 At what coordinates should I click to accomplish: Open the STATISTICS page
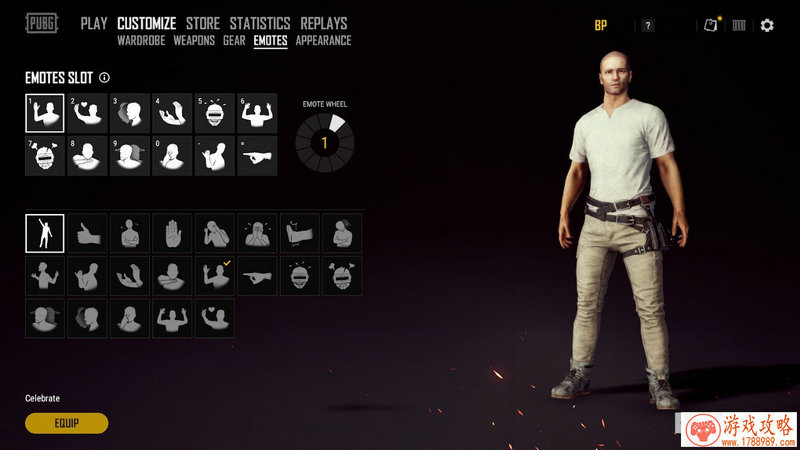pos(259,23)
